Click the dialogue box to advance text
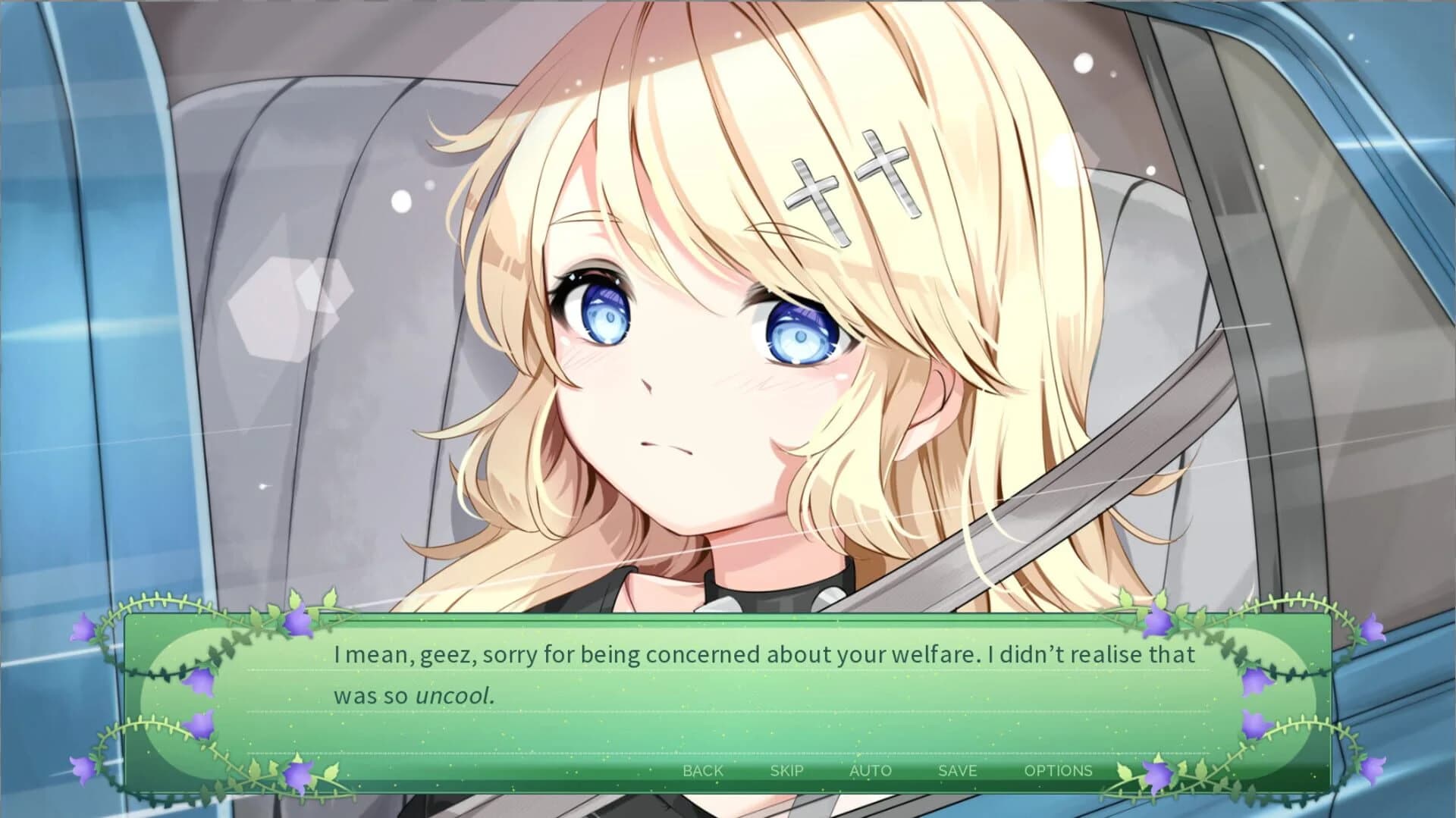 [x=728, y=682]
